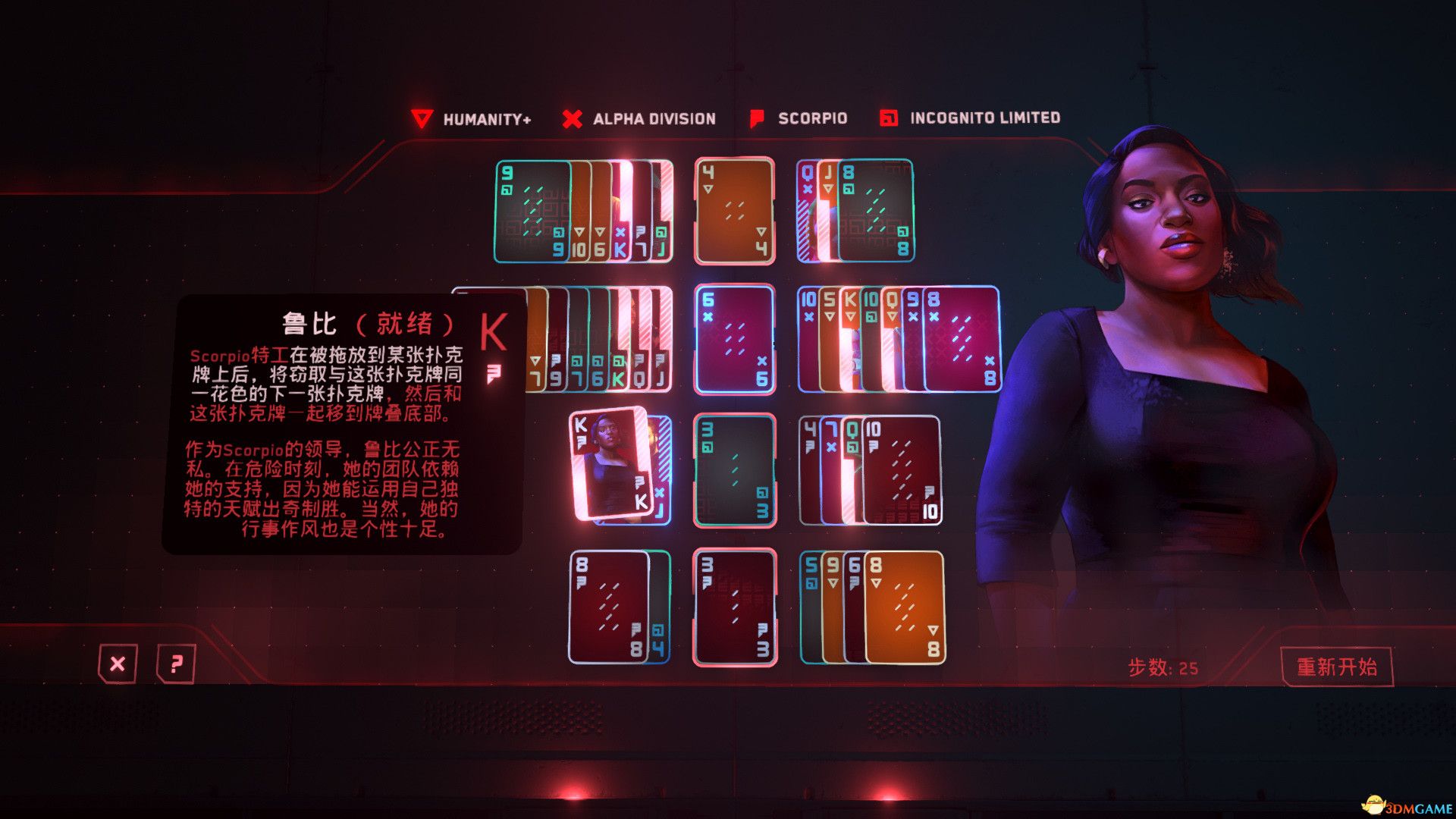
Task: Click the Humanity+ triangle faction icon
Action: pyautogui.click(x=422, y=118)
